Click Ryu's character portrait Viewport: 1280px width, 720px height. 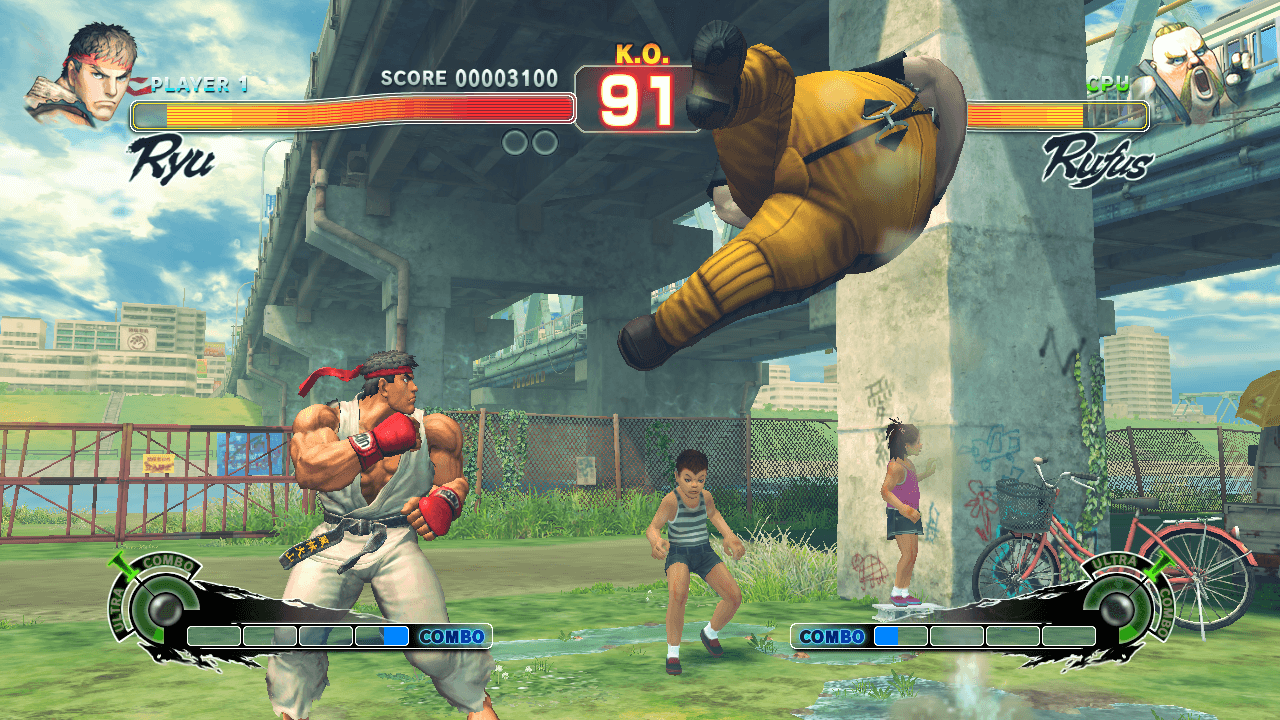[83, 76]
